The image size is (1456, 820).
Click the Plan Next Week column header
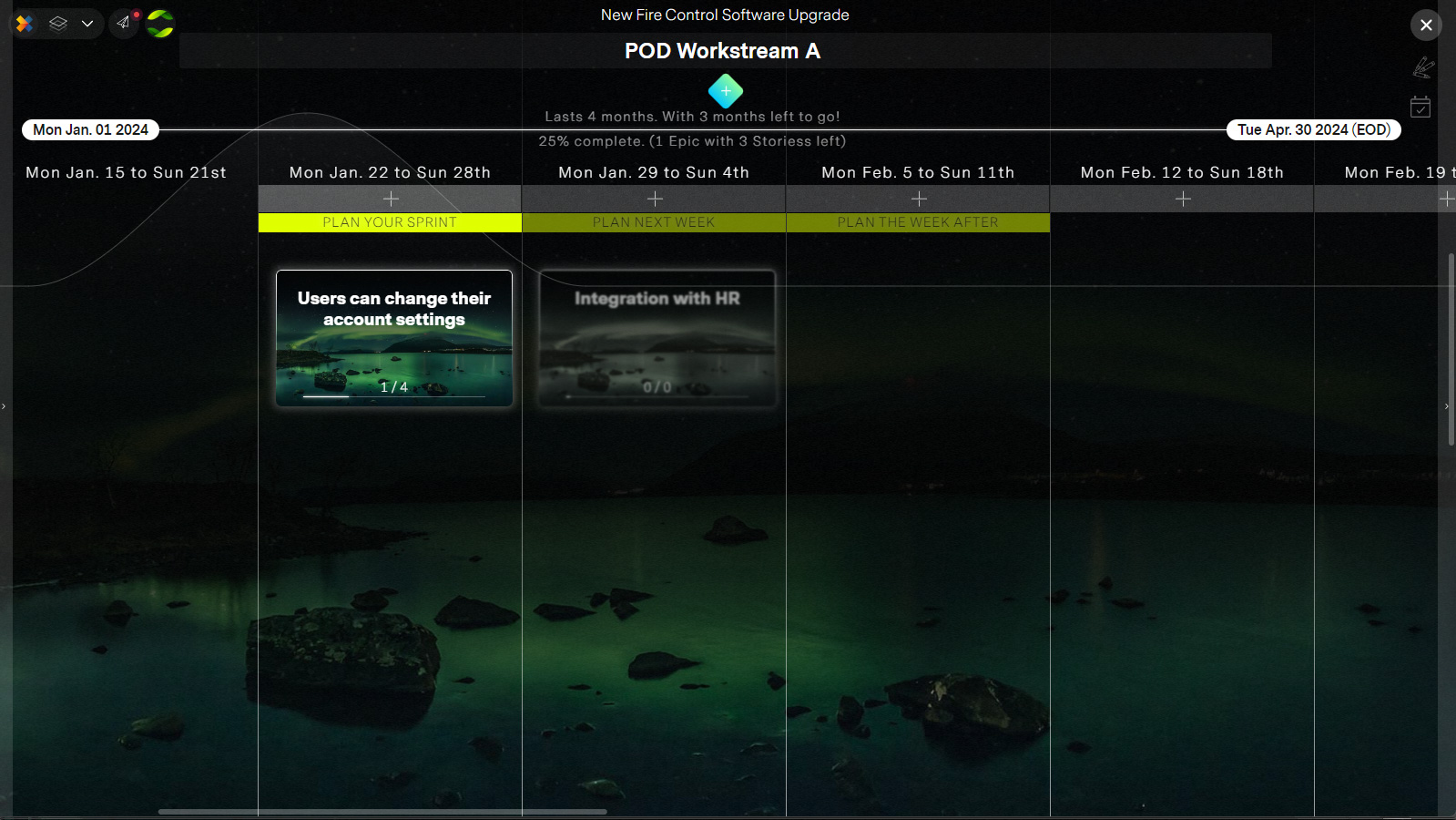[x=654, y=222]
